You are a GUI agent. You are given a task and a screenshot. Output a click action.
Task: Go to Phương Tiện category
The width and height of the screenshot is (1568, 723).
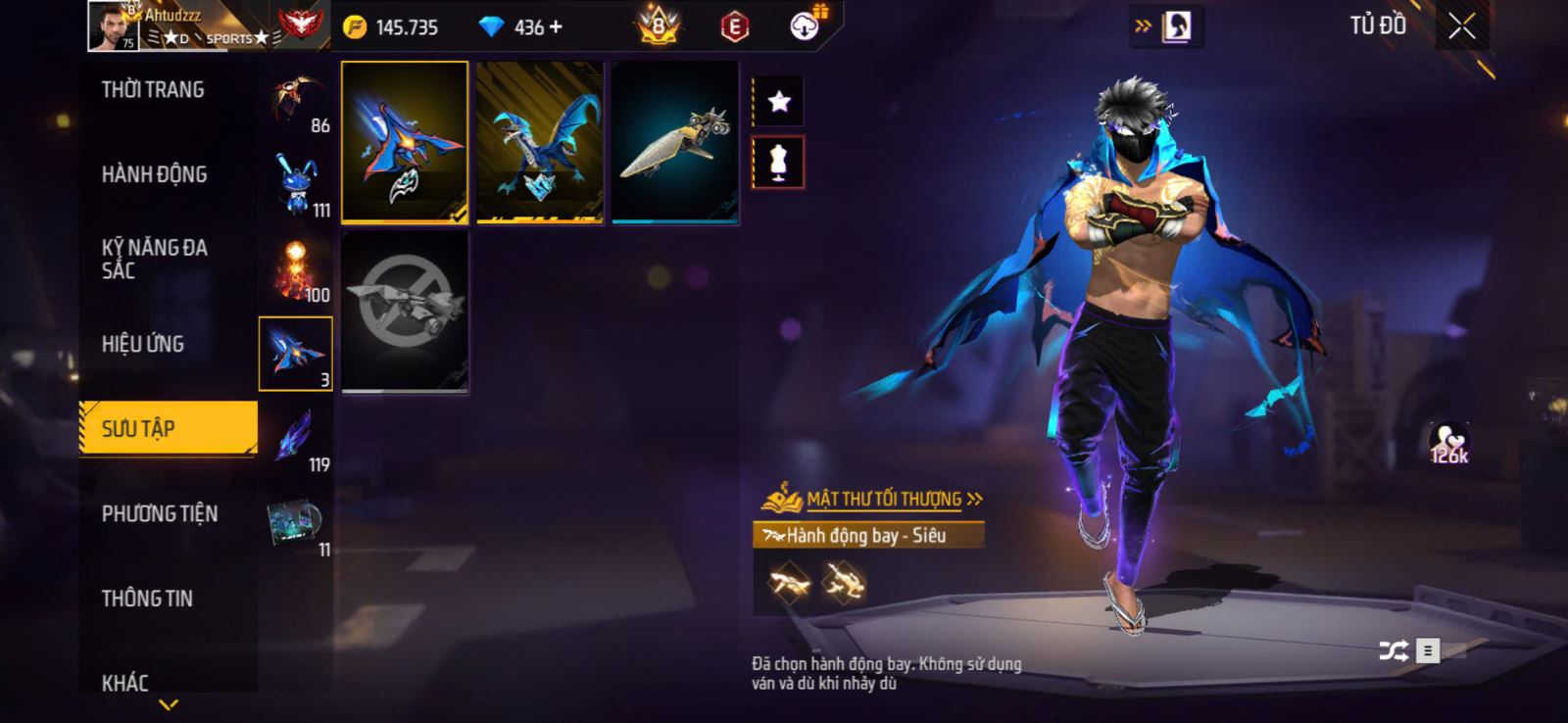click(x=159, y=513)
